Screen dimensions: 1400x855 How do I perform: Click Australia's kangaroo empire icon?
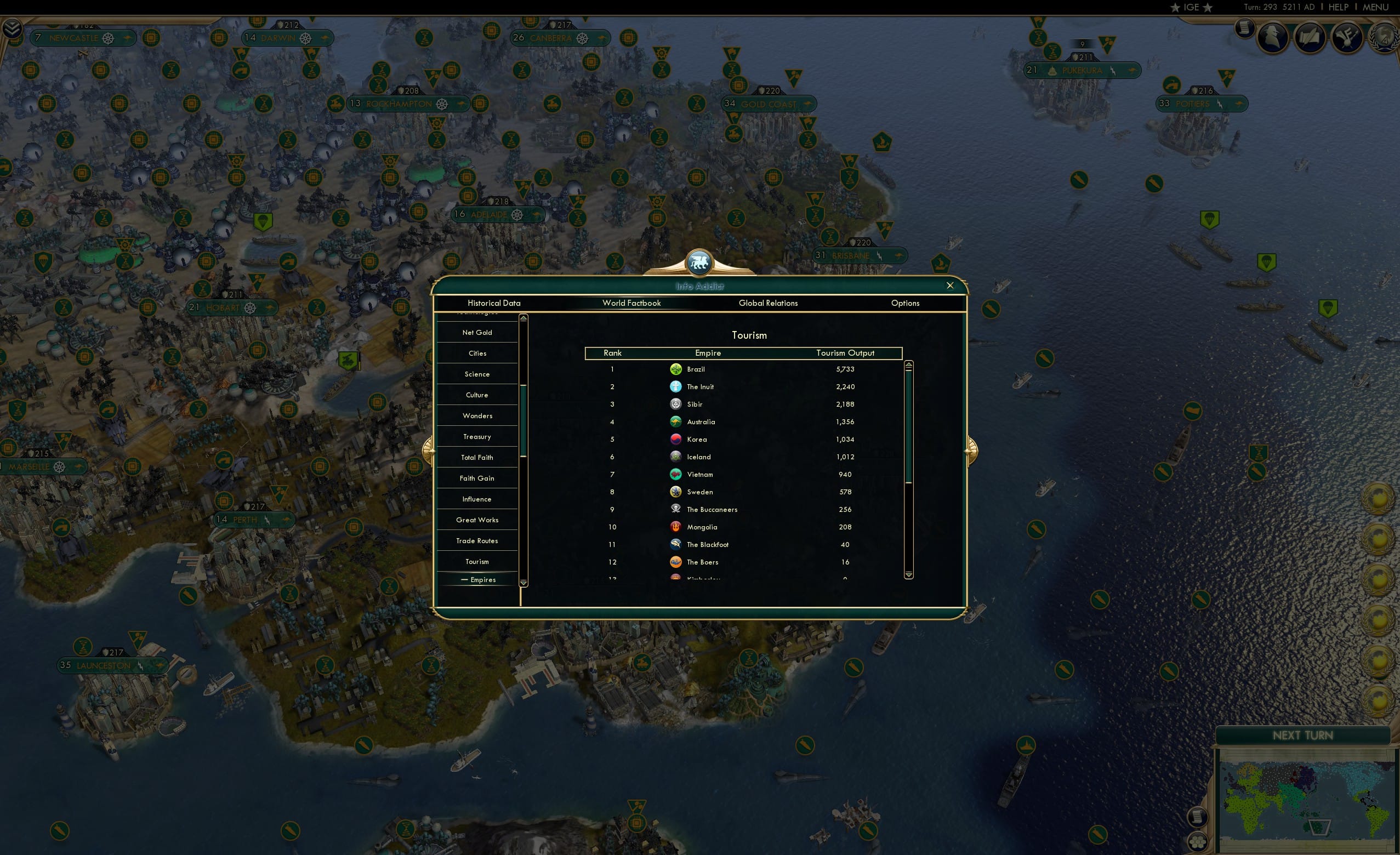(x=675, y=421)
